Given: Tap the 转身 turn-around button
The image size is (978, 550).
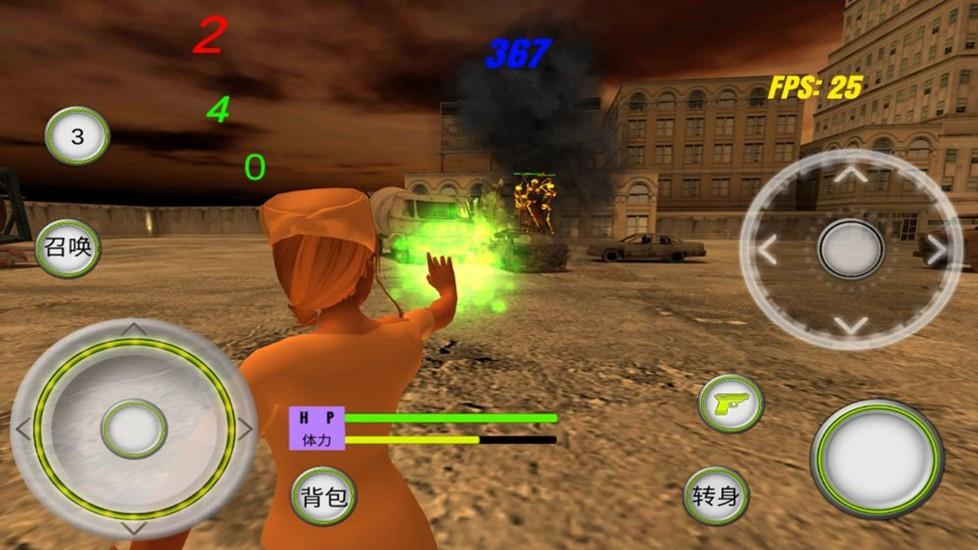Looking at the screenshot, I should point(716,496).
